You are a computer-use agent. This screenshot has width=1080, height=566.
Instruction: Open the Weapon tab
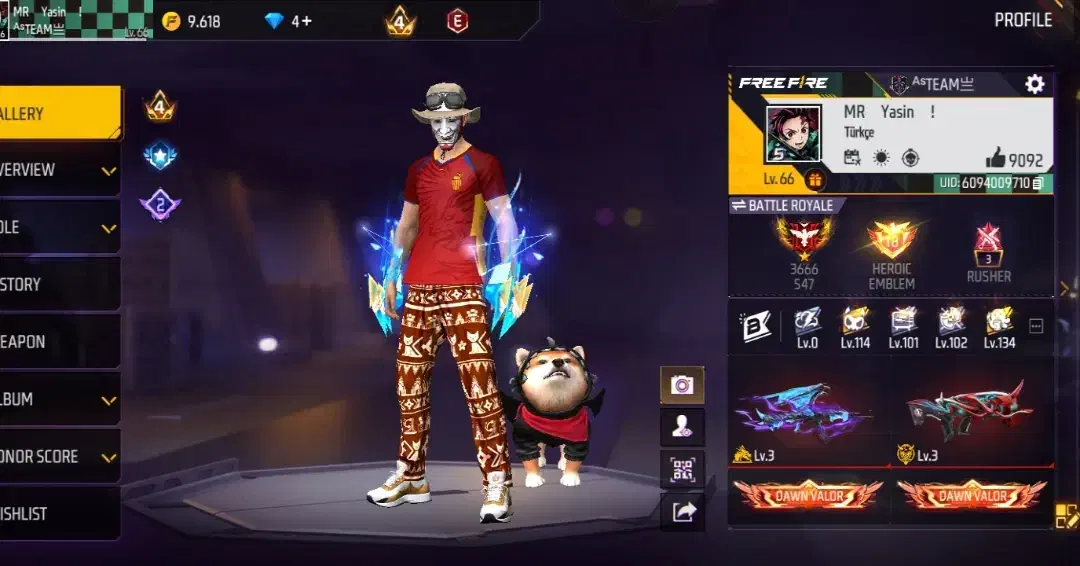coord(58,341)
